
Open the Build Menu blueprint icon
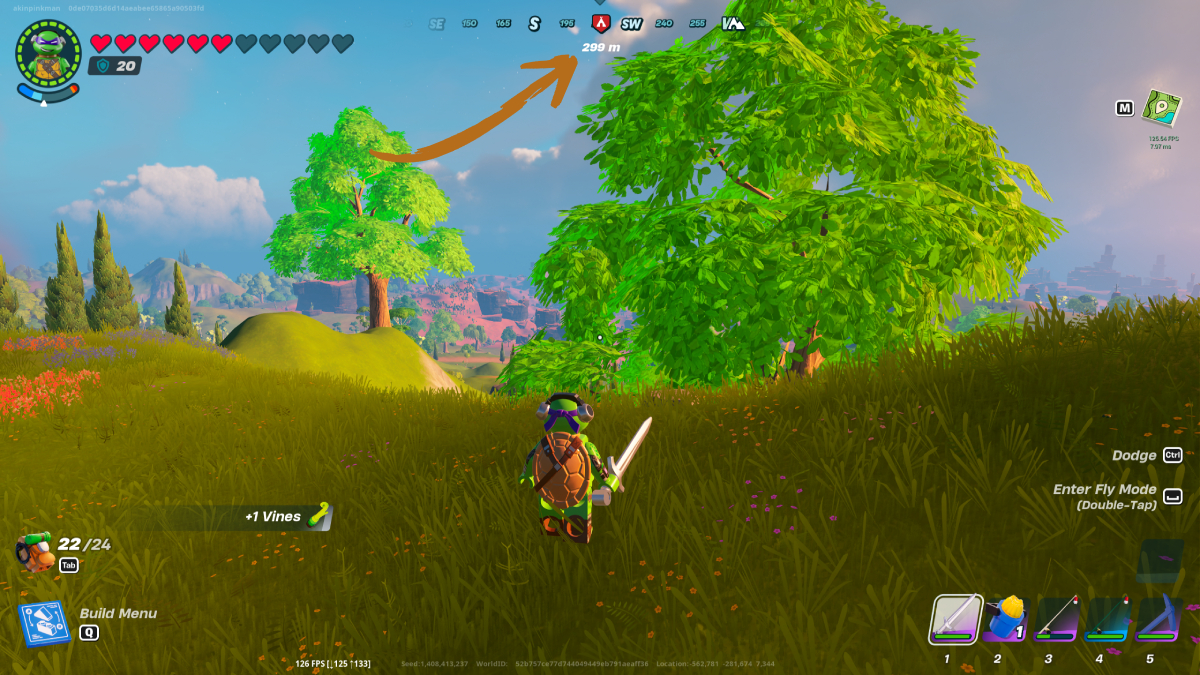coord(43,623)
